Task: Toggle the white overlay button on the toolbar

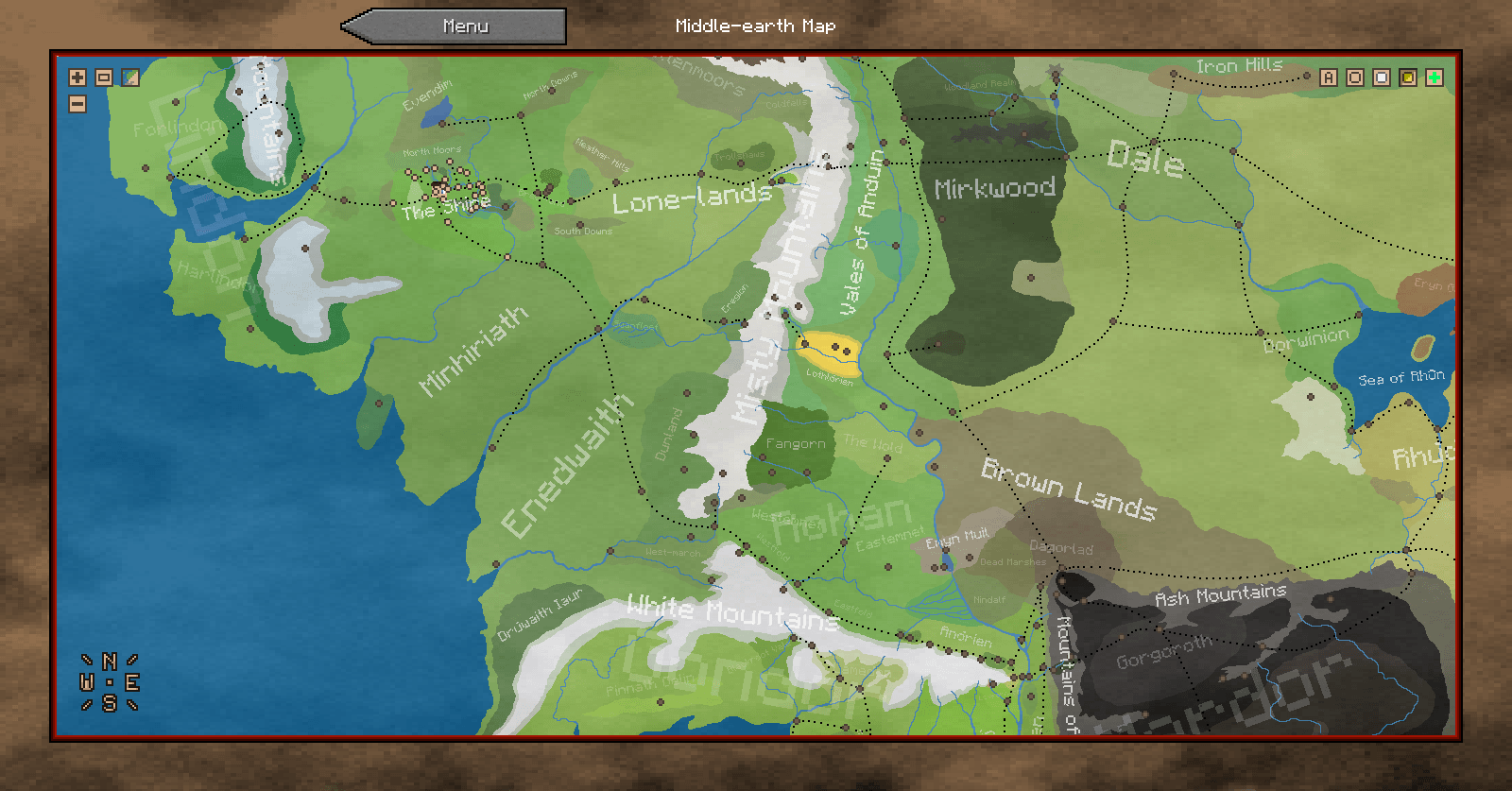Action: [x=1380, y=77]
